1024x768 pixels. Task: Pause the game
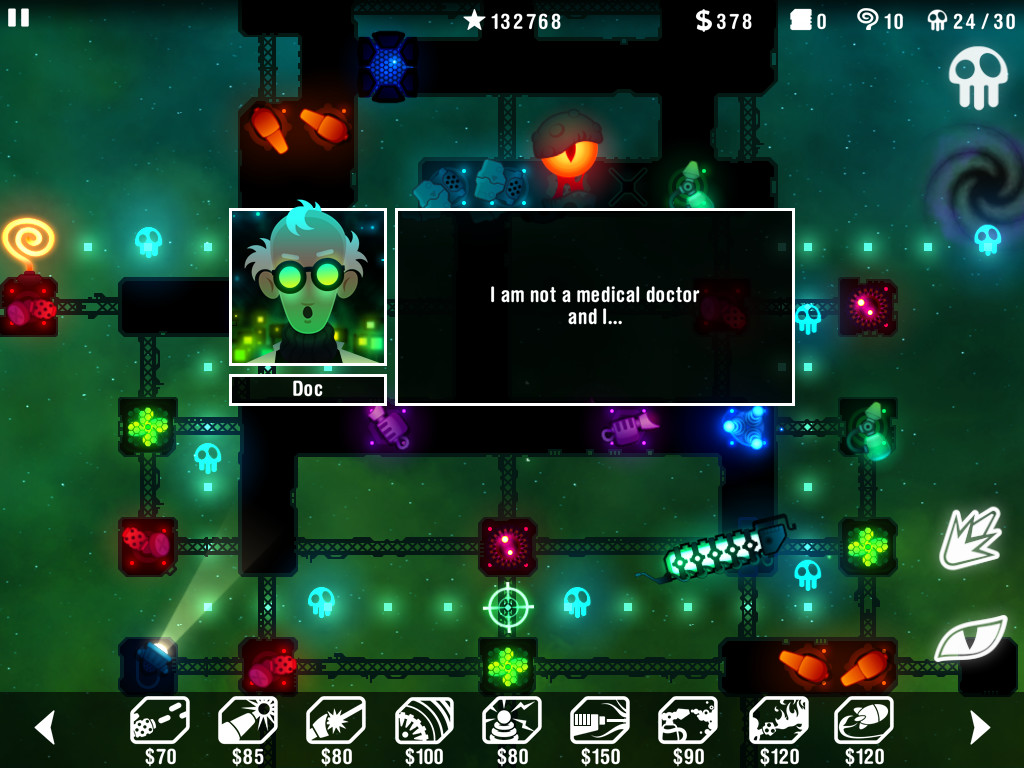point(19,17)
